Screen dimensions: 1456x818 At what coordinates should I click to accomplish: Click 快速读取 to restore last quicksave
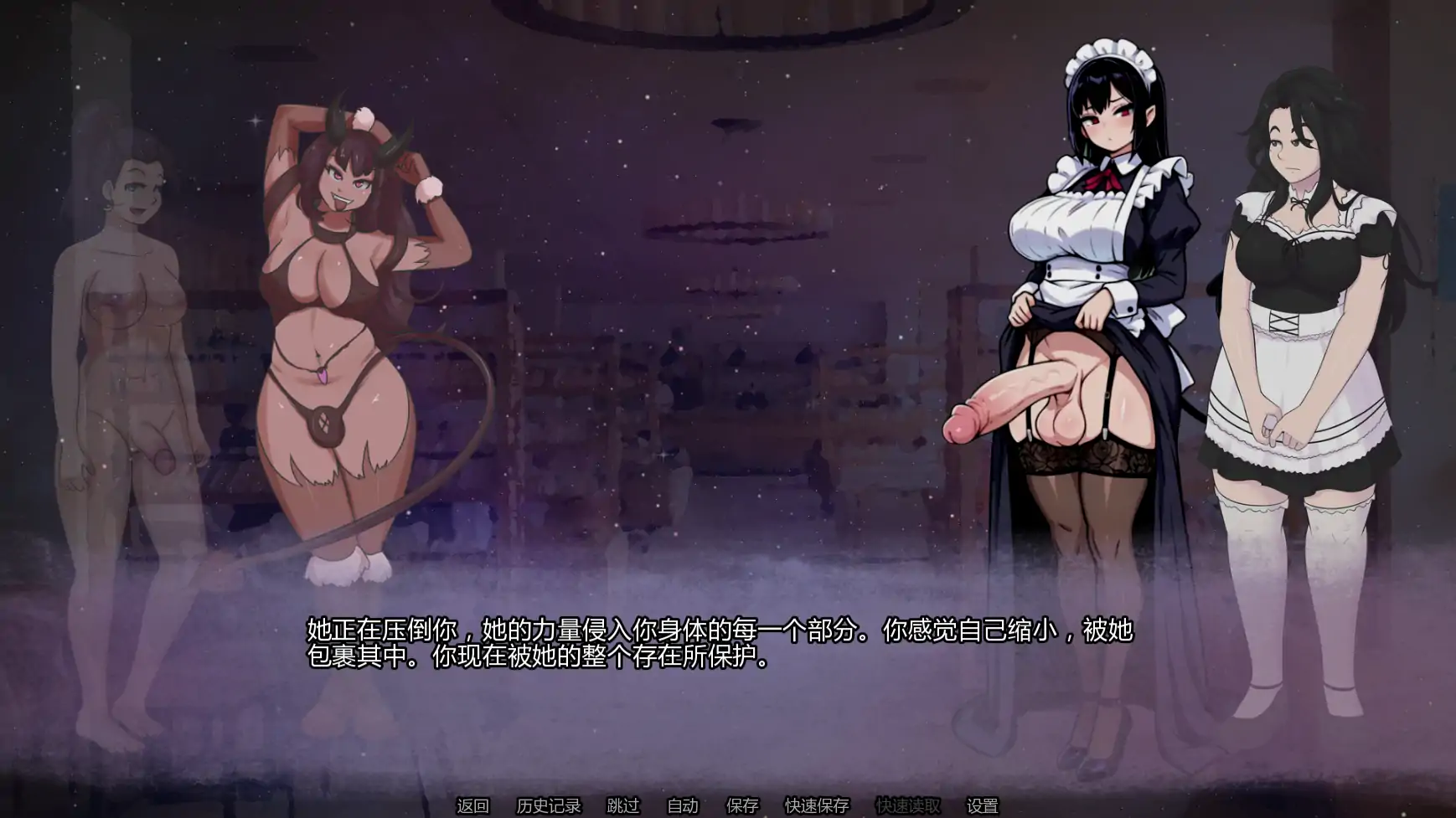[x=911, y=805]
